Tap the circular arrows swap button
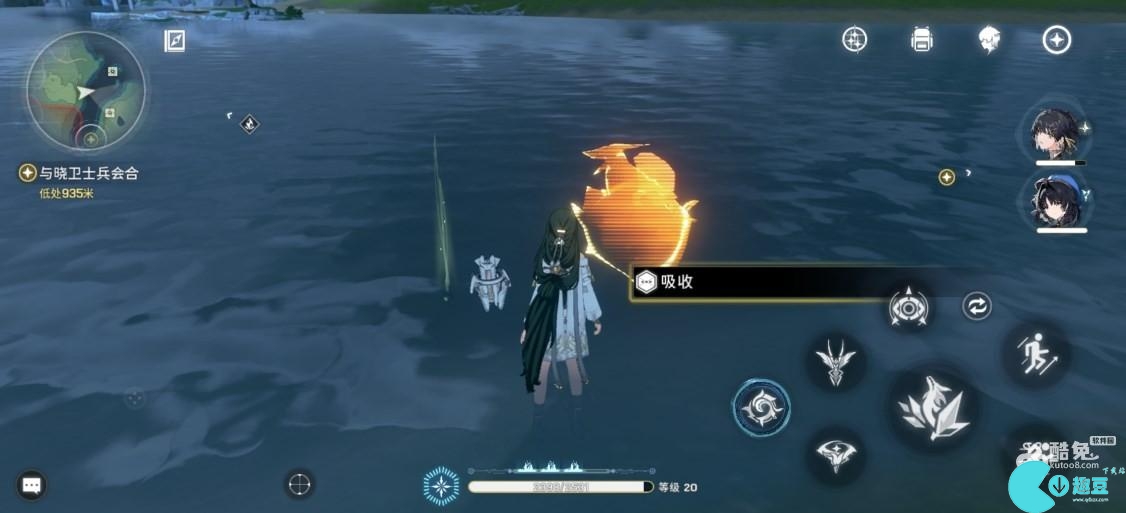Viewport: 1126px width, 513px height. pyautogui.click(x=977, y=306)
